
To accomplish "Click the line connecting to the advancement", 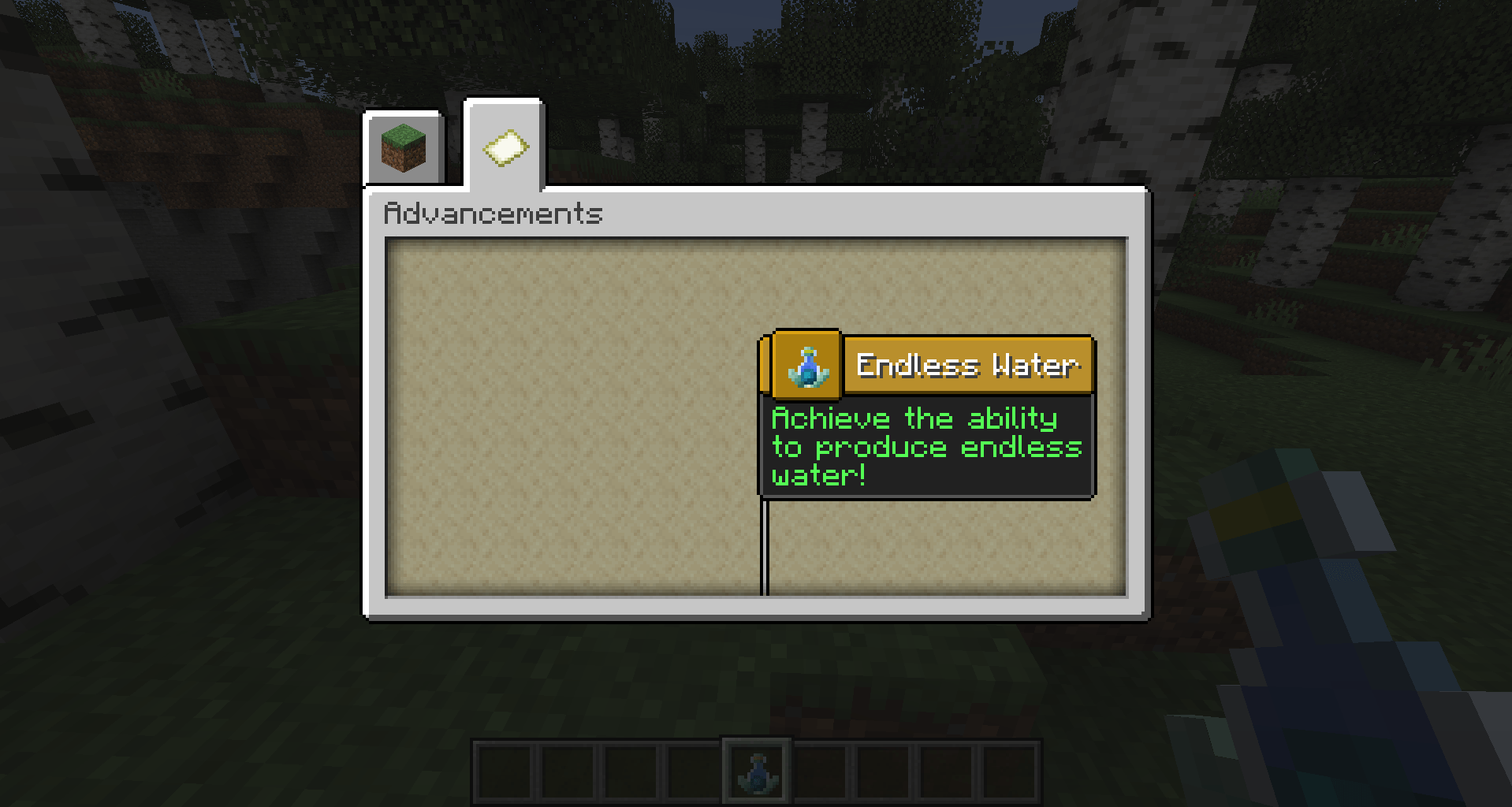I will click(x=763, y=544).
